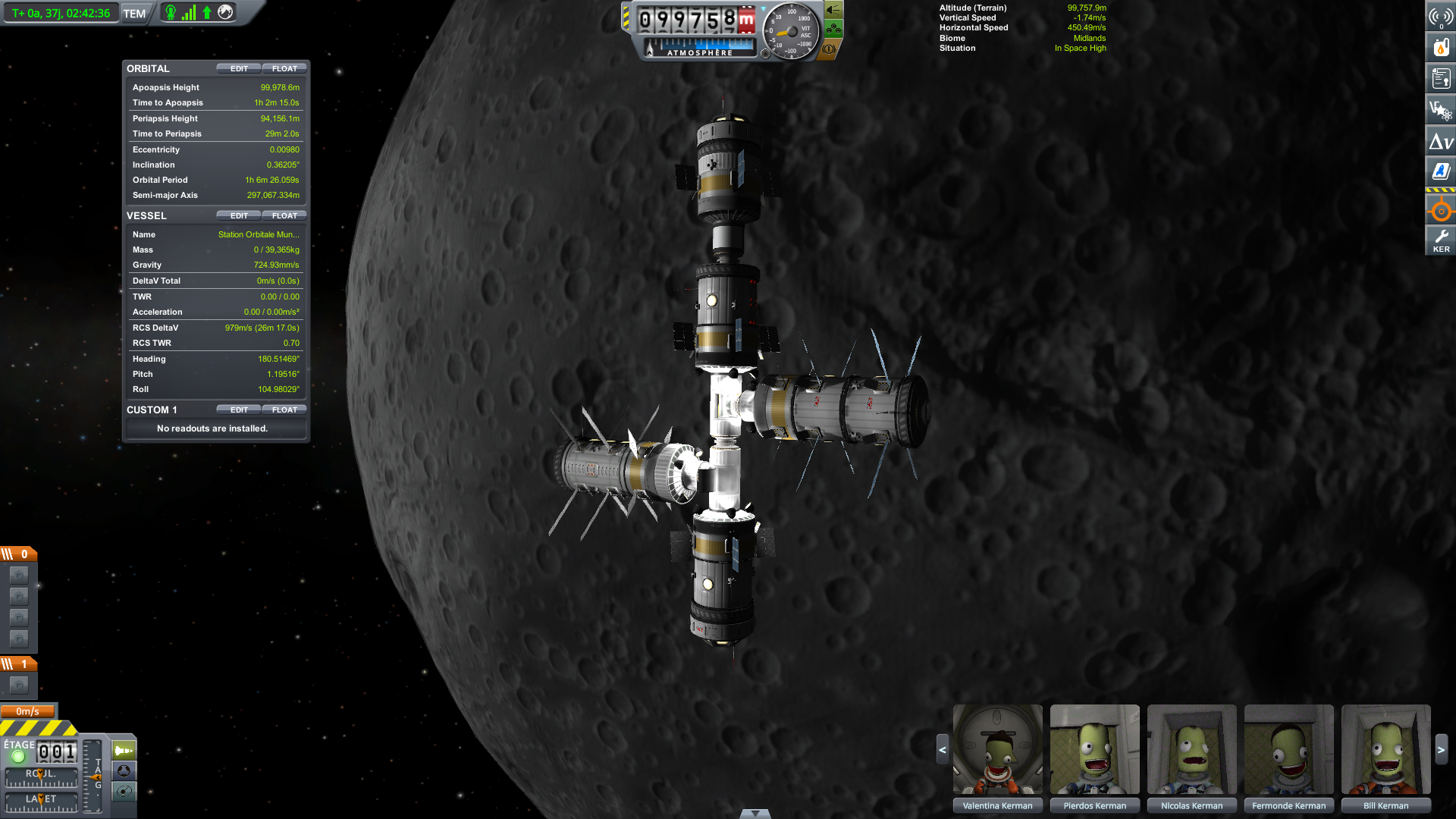Float the ORBITAL readout panel
The height and width of the screenshot is (819, 1456).
(284, 68)
